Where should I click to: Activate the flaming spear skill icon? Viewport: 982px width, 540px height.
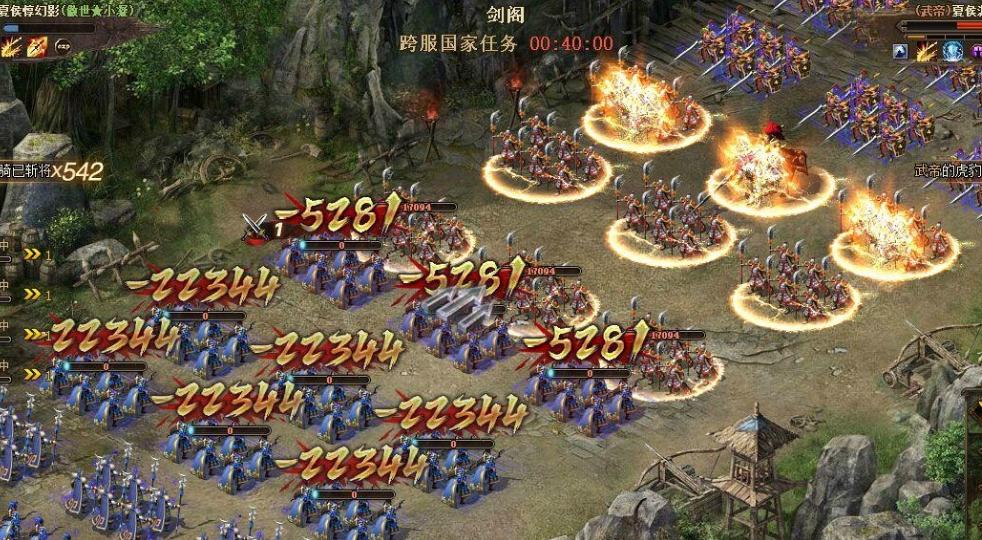[x=39, y=46]
